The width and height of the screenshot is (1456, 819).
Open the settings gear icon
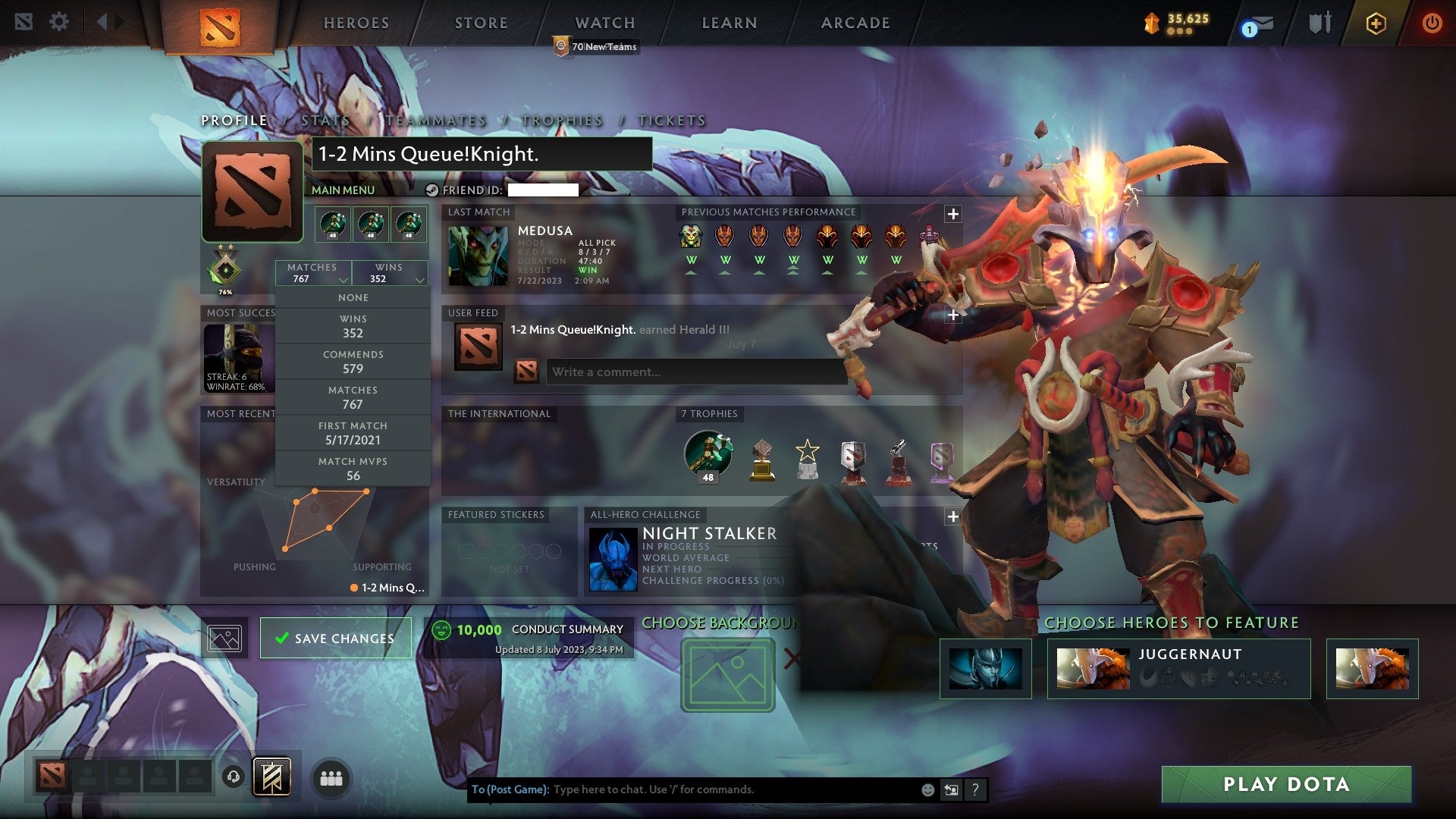tap(58, 22)
